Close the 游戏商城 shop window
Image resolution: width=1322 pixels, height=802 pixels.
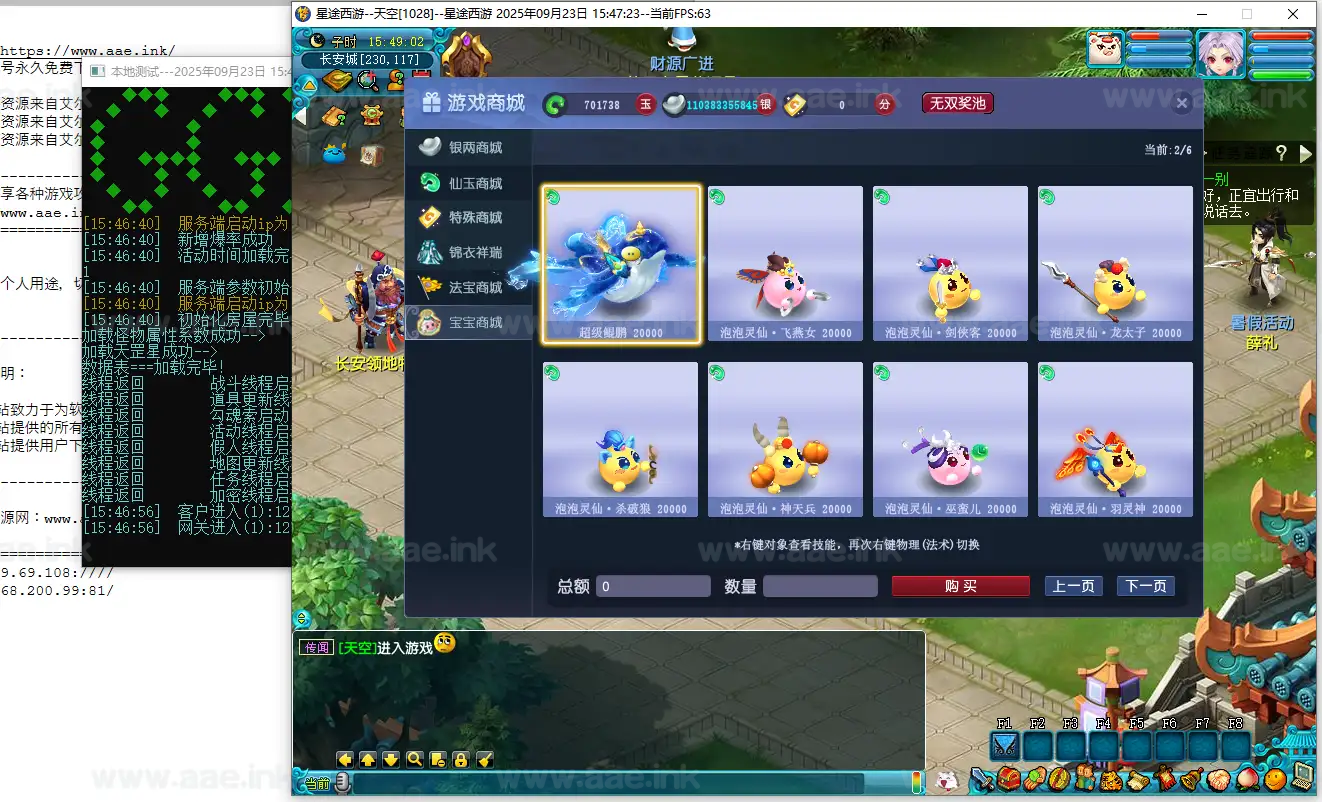point(1182,103)
